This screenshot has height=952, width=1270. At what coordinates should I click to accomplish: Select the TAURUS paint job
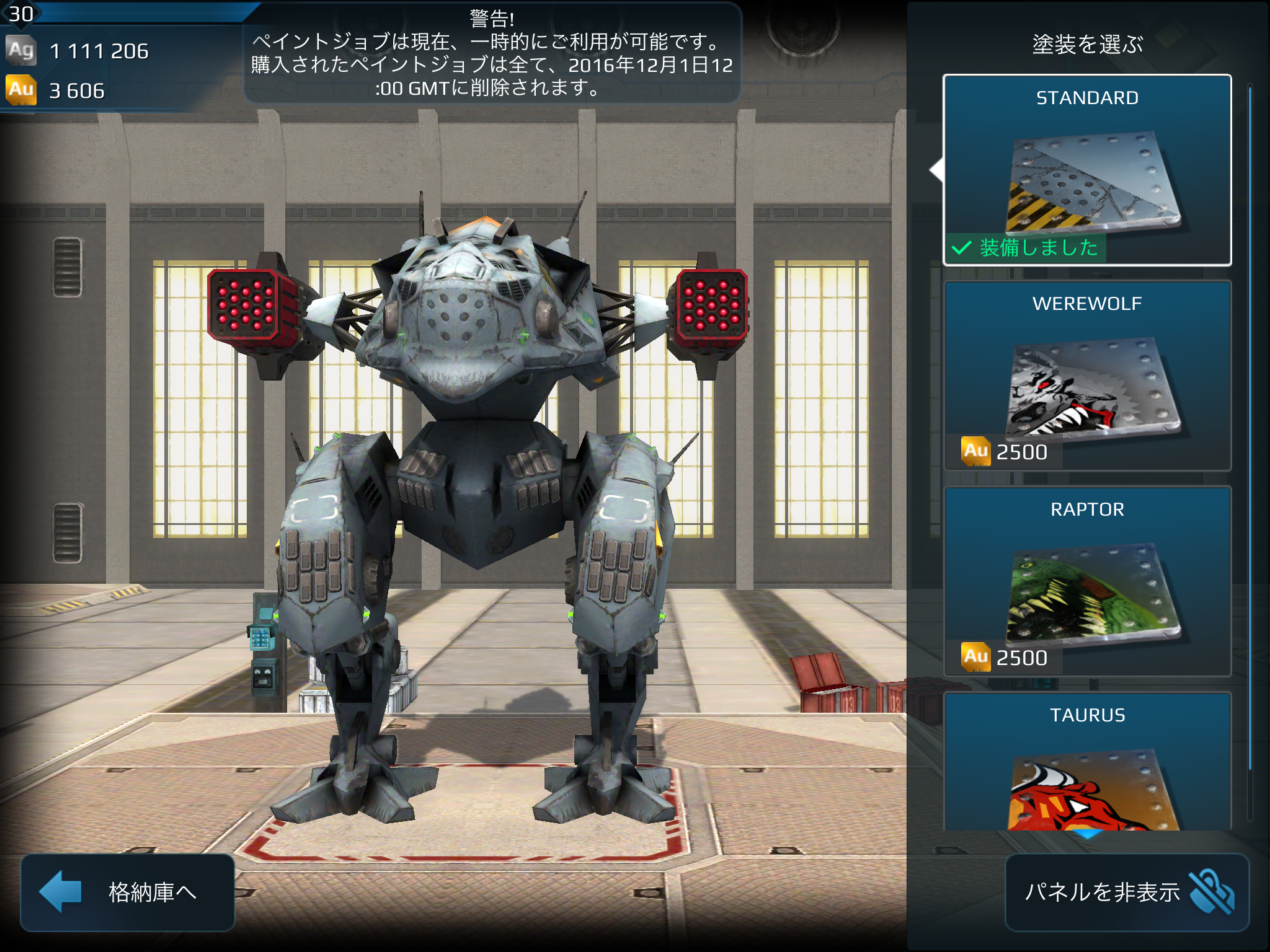(x=1087, y=762)
